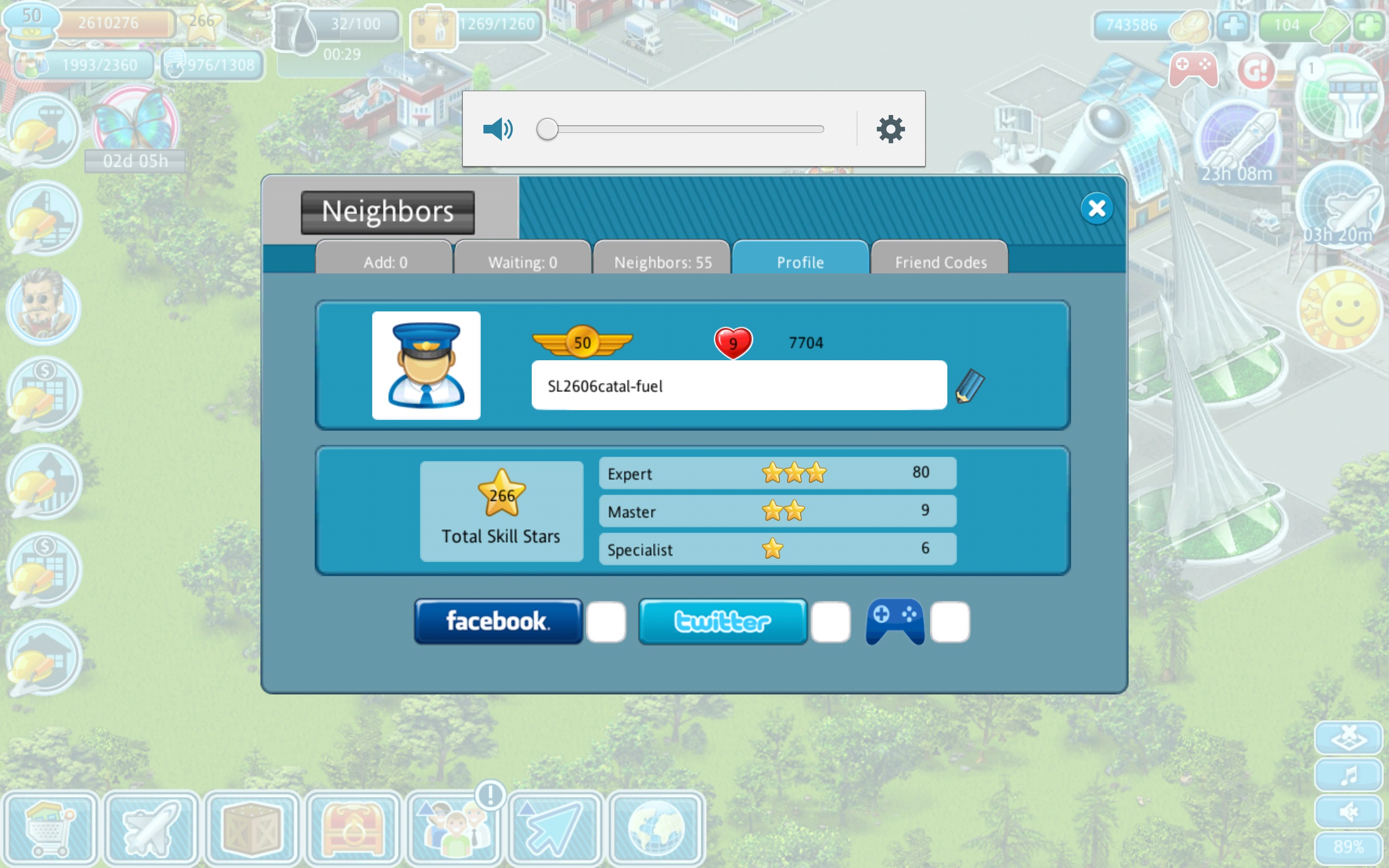Click the blue gamepad button
The height and width of the screenshot is (868, 1389).
tap(895, 621)
